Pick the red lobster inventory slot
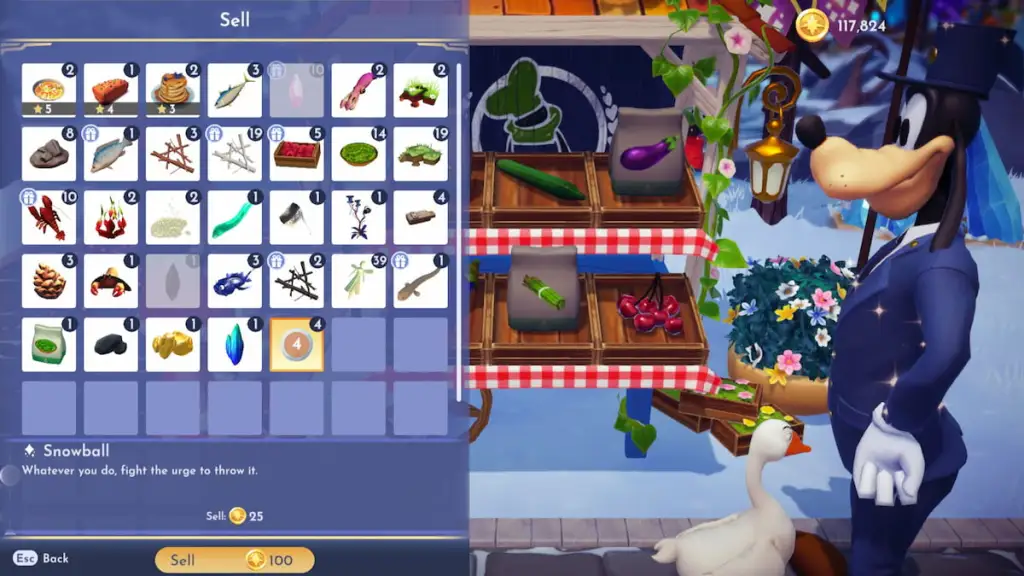Viewport: 1024px width, 576px height. (48, 217)
